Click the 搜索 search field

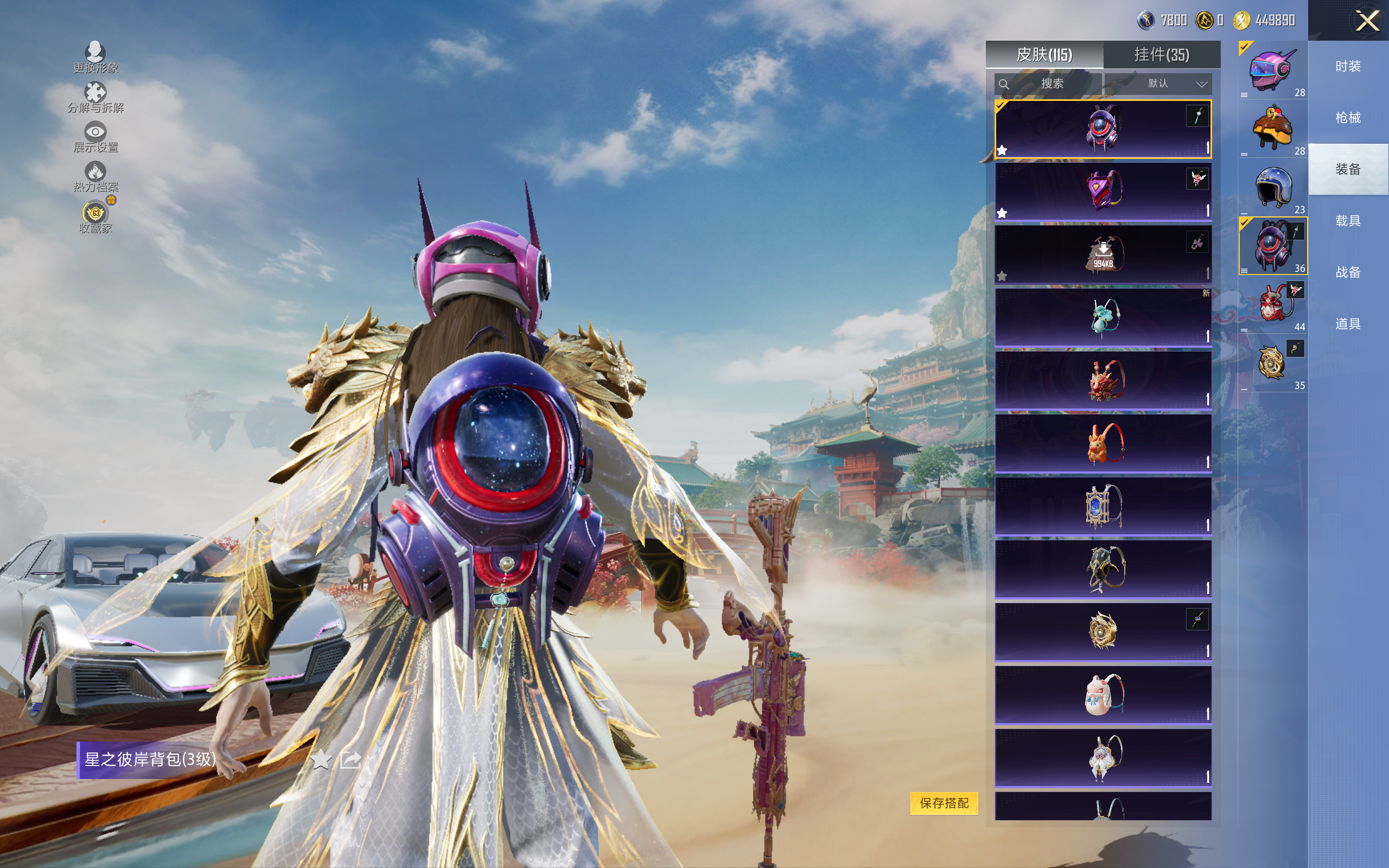tap(1048, 84)
